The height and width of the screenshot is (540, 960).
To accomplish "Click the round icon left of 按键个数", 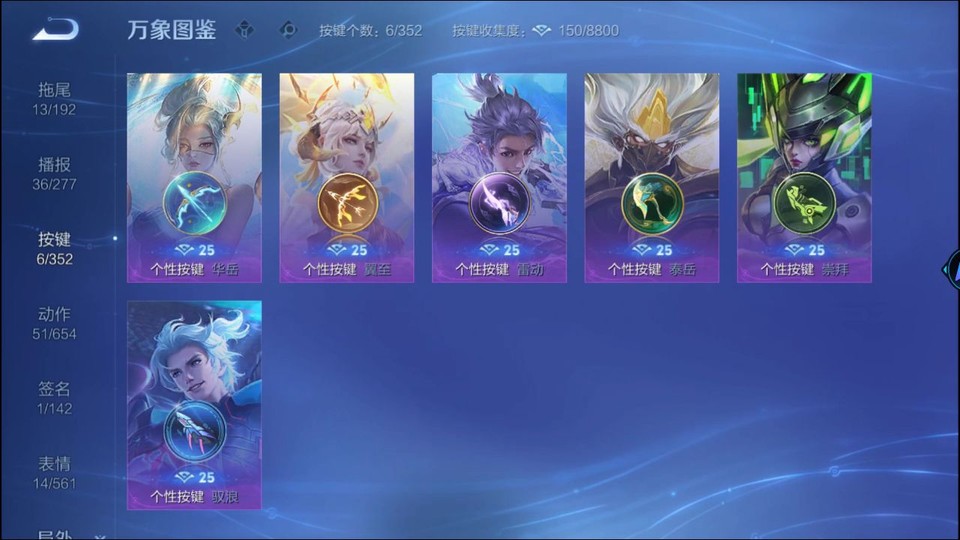I will (x=288, y=30).
